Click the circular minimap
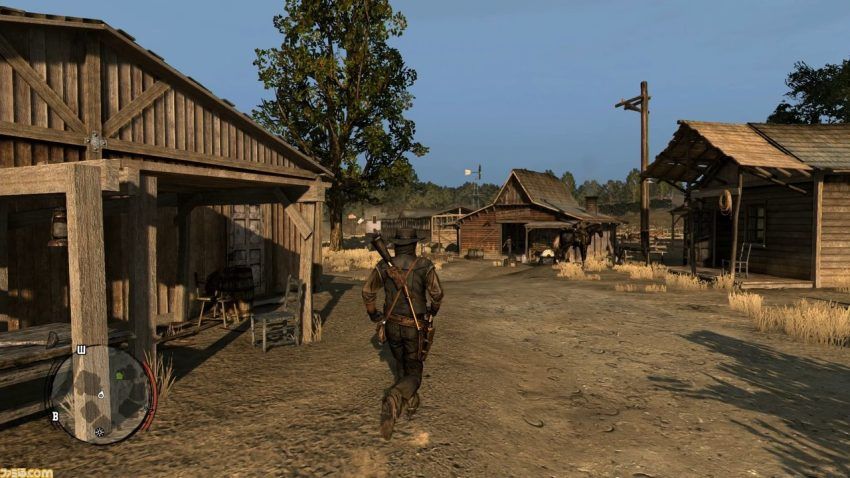 click(x=102, y=394)
